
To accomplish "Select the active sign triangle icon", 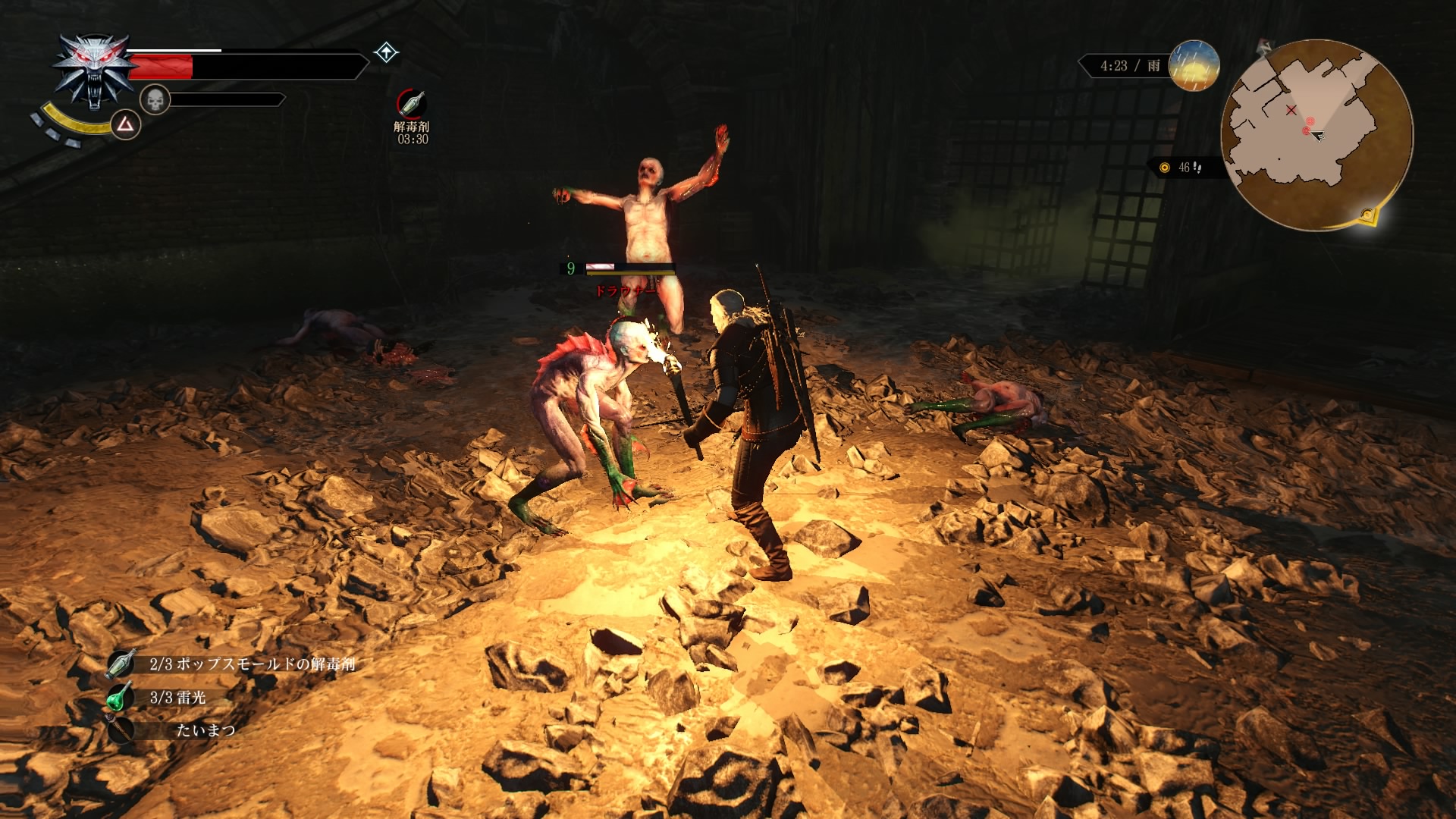I will (125, 124).
